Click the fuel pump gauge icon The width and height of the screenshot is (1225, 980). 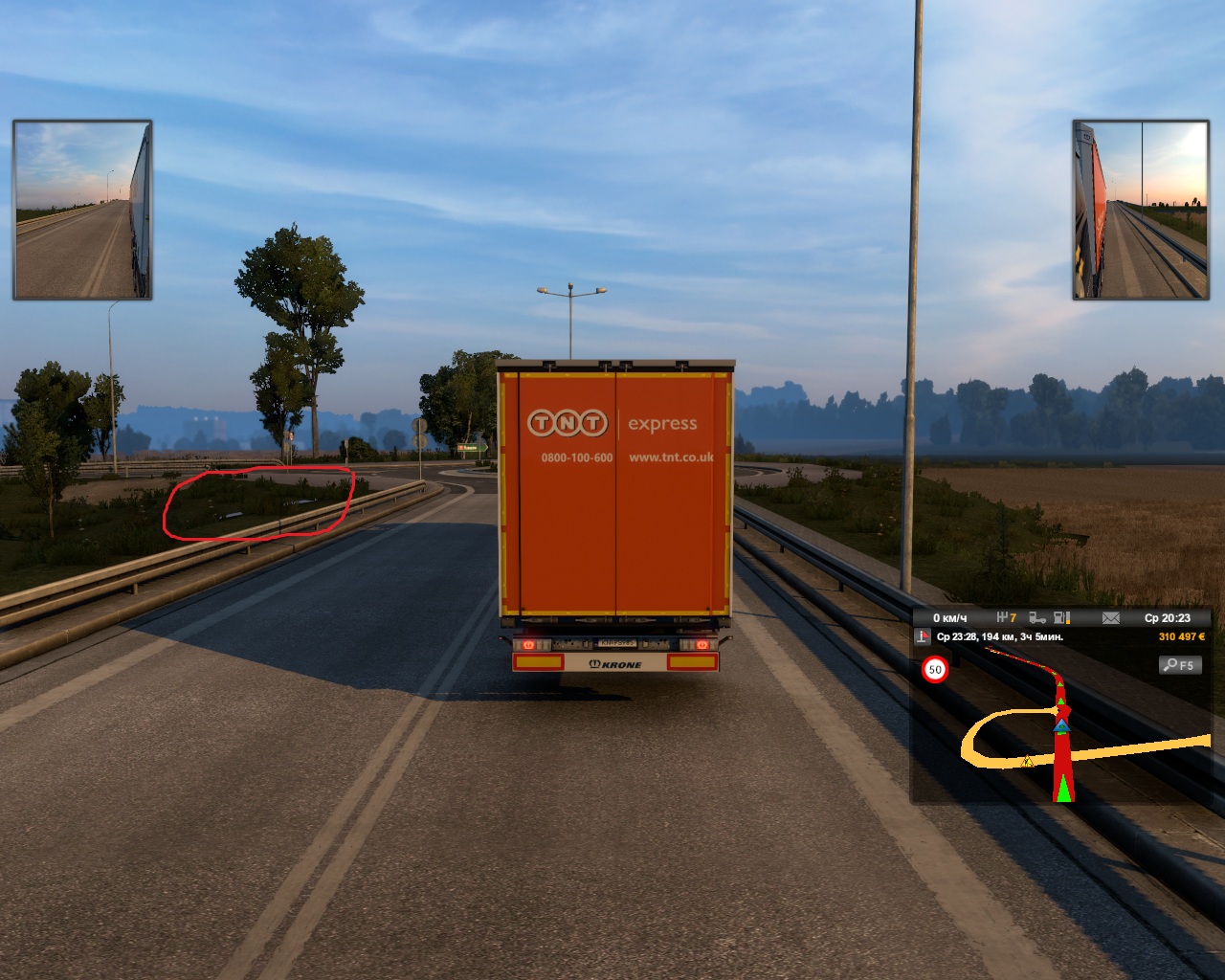[x=1062, y=618]
